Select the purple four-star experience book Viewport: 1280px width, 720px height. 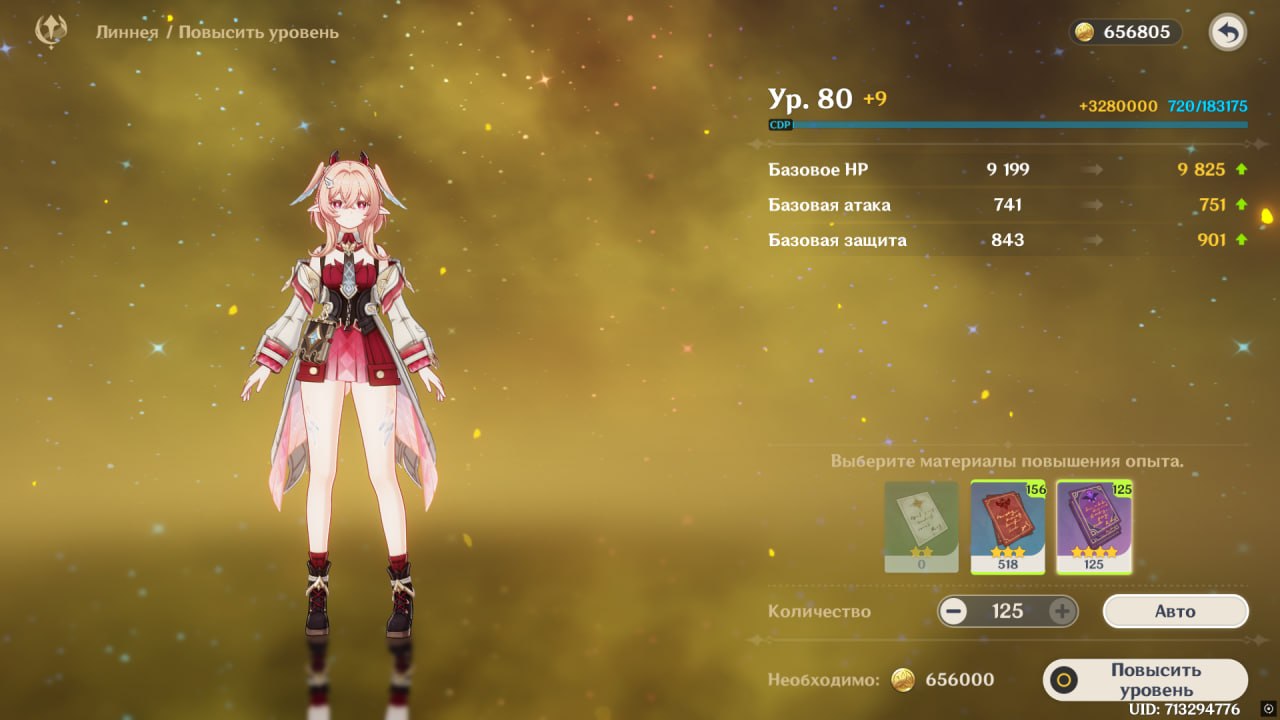(1094, 527)
